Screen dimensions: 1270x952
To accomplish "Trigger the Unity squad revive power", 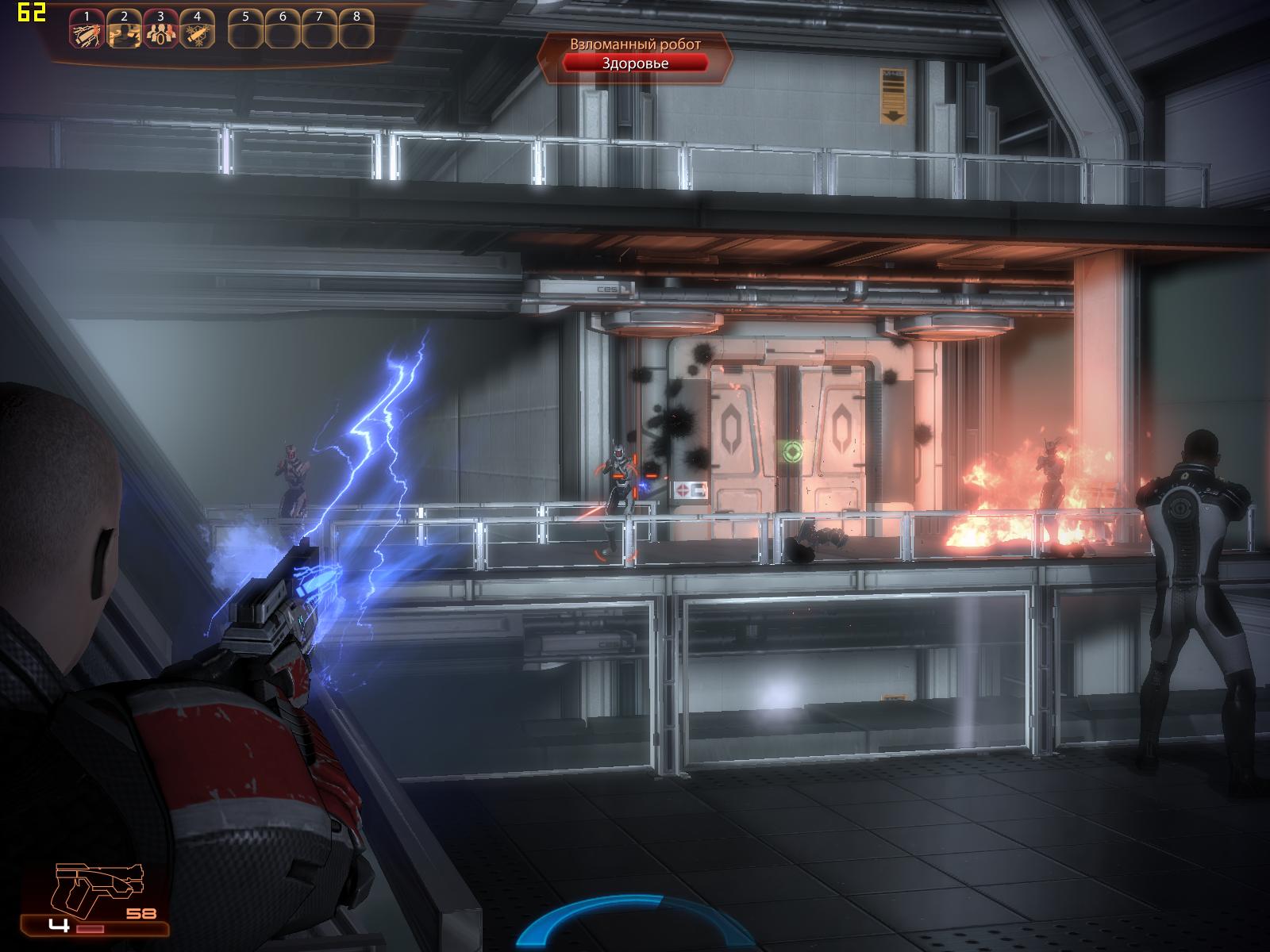I will click(160, 33).
